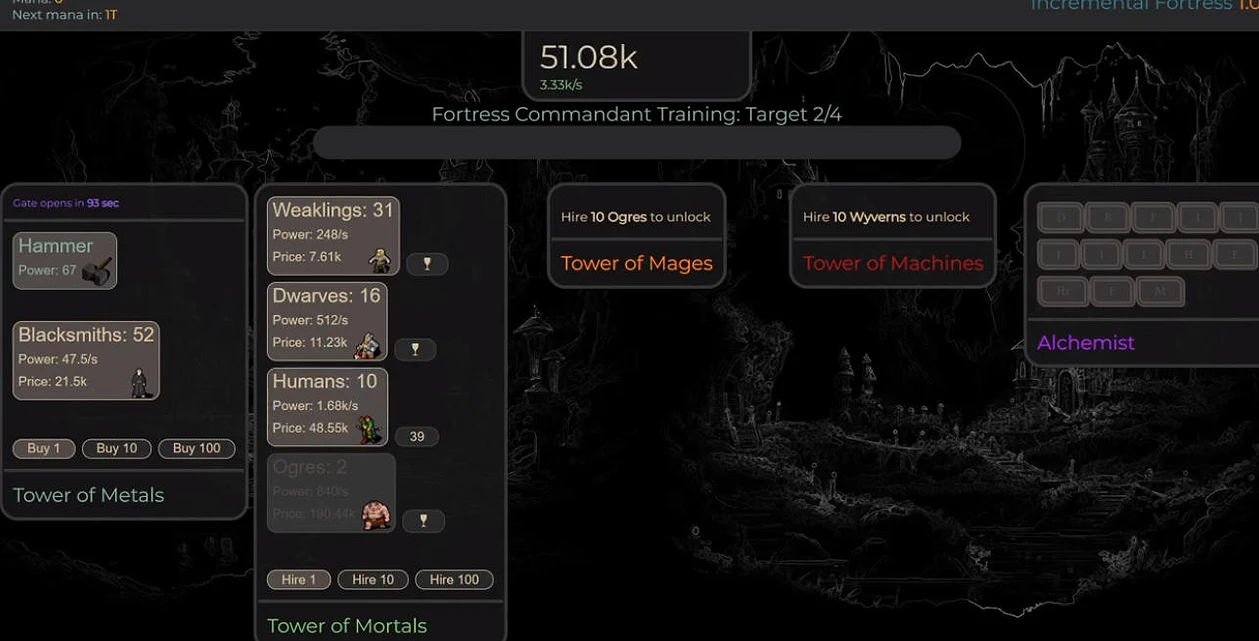
Task: Select the Buy 10 quantity option
Action: (x=117, y=448)
